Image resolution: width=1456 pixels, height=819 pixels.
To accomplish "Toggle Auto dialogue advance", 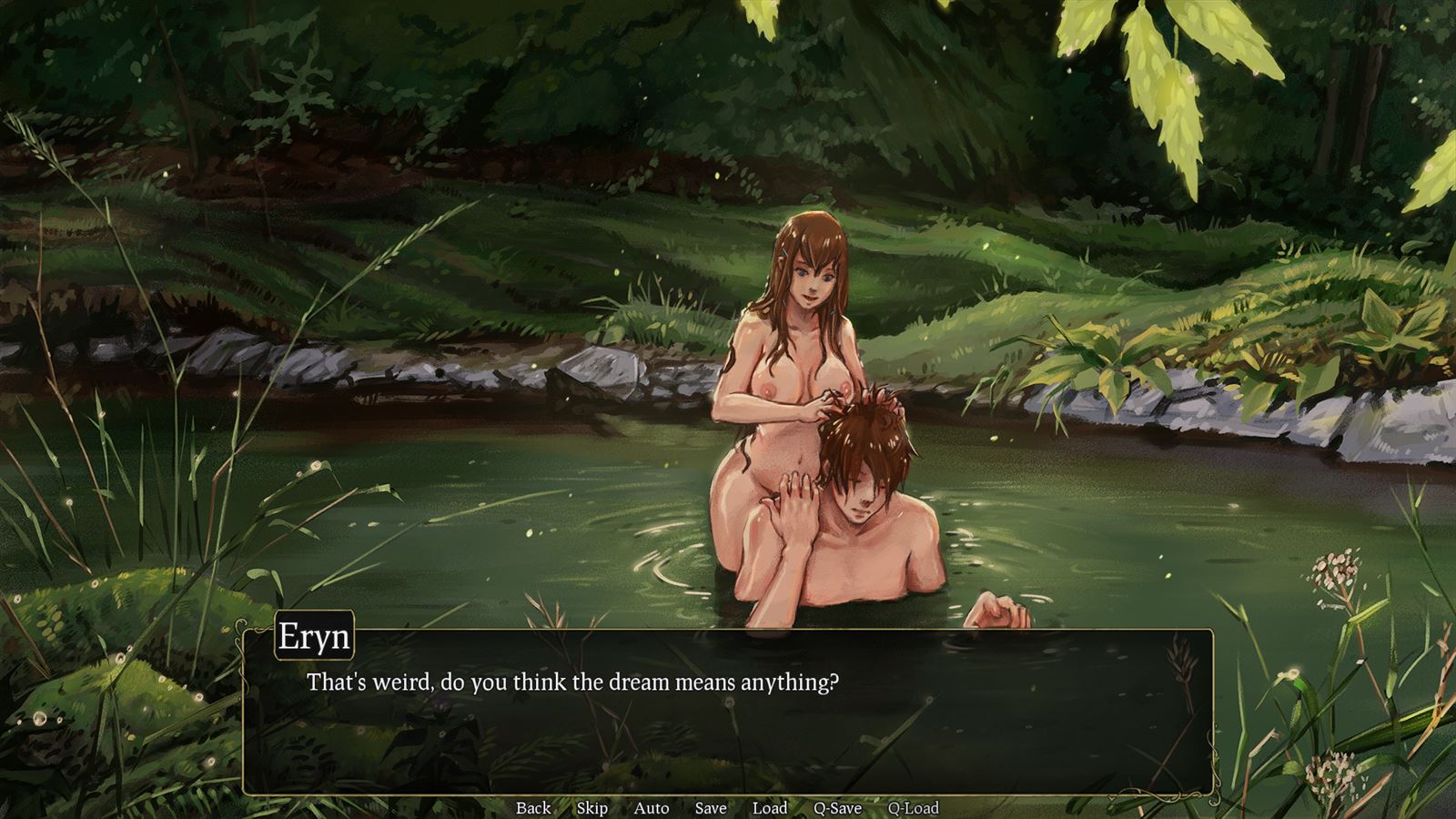I will [x=651, y=807].
